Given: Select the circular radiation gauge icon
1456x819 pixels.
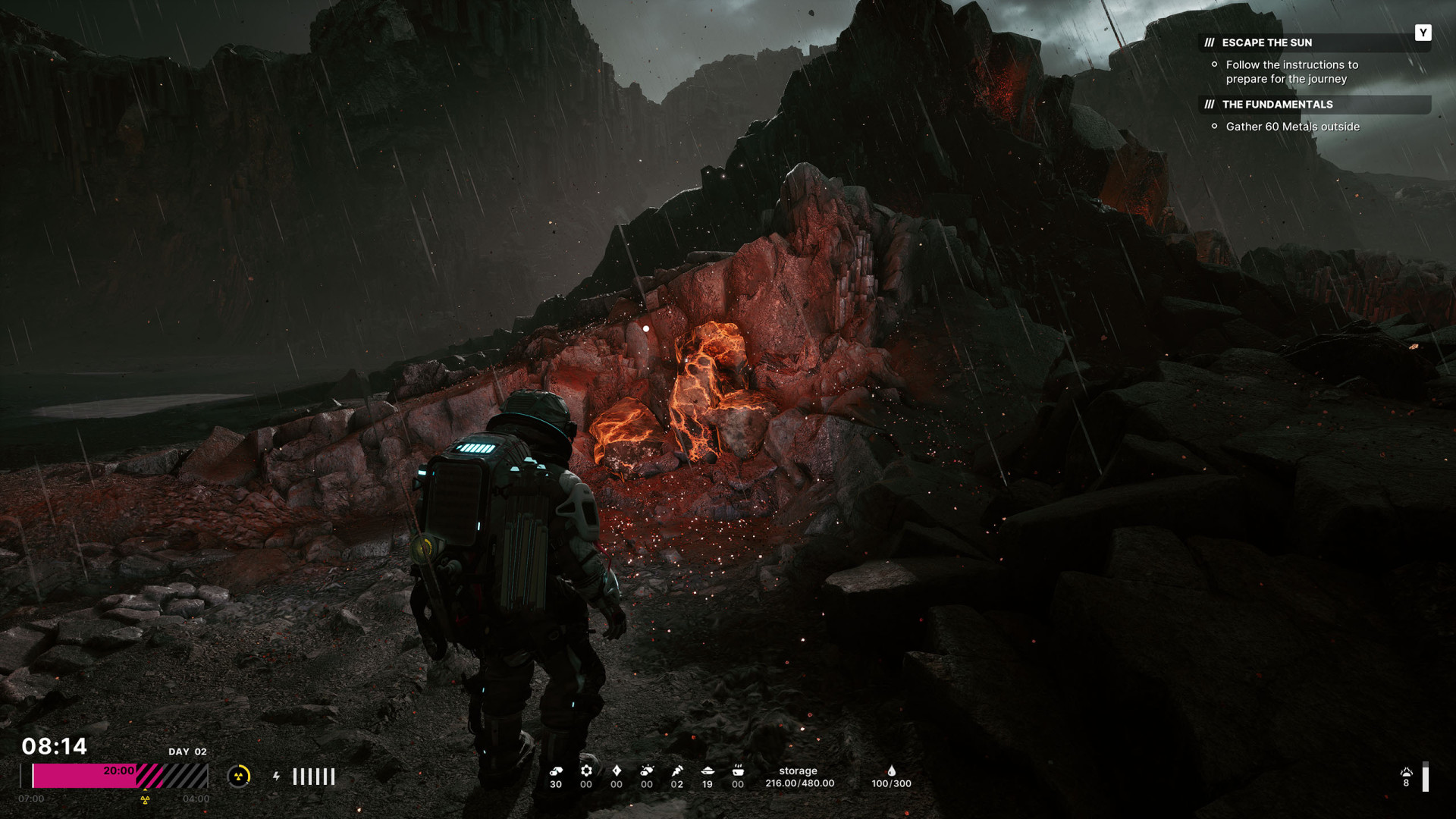Looking at the screenshot, I should tap(239, 776).
